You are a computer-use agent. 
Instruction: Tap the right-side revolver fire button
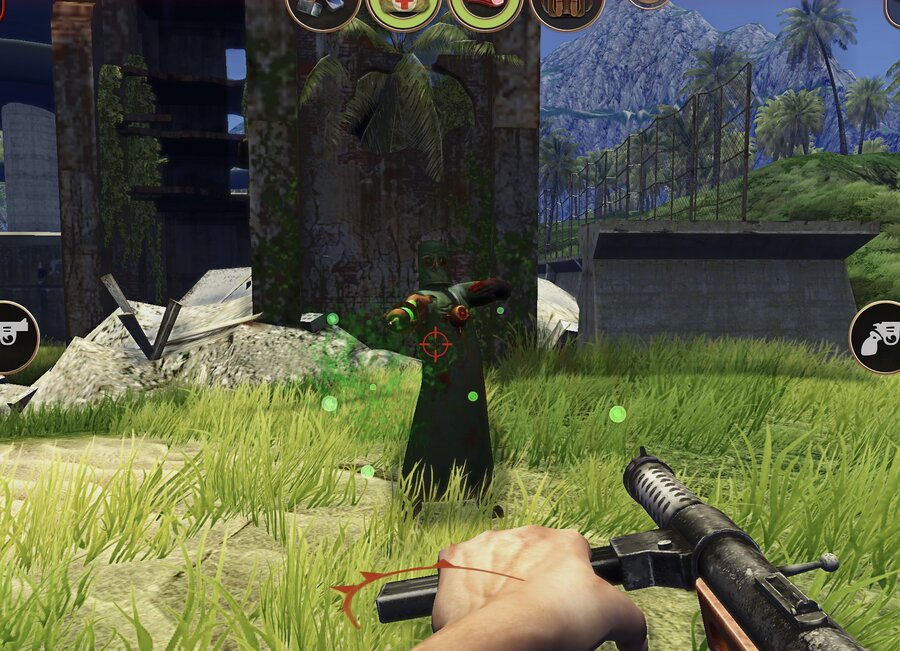[x=877, y=337]
